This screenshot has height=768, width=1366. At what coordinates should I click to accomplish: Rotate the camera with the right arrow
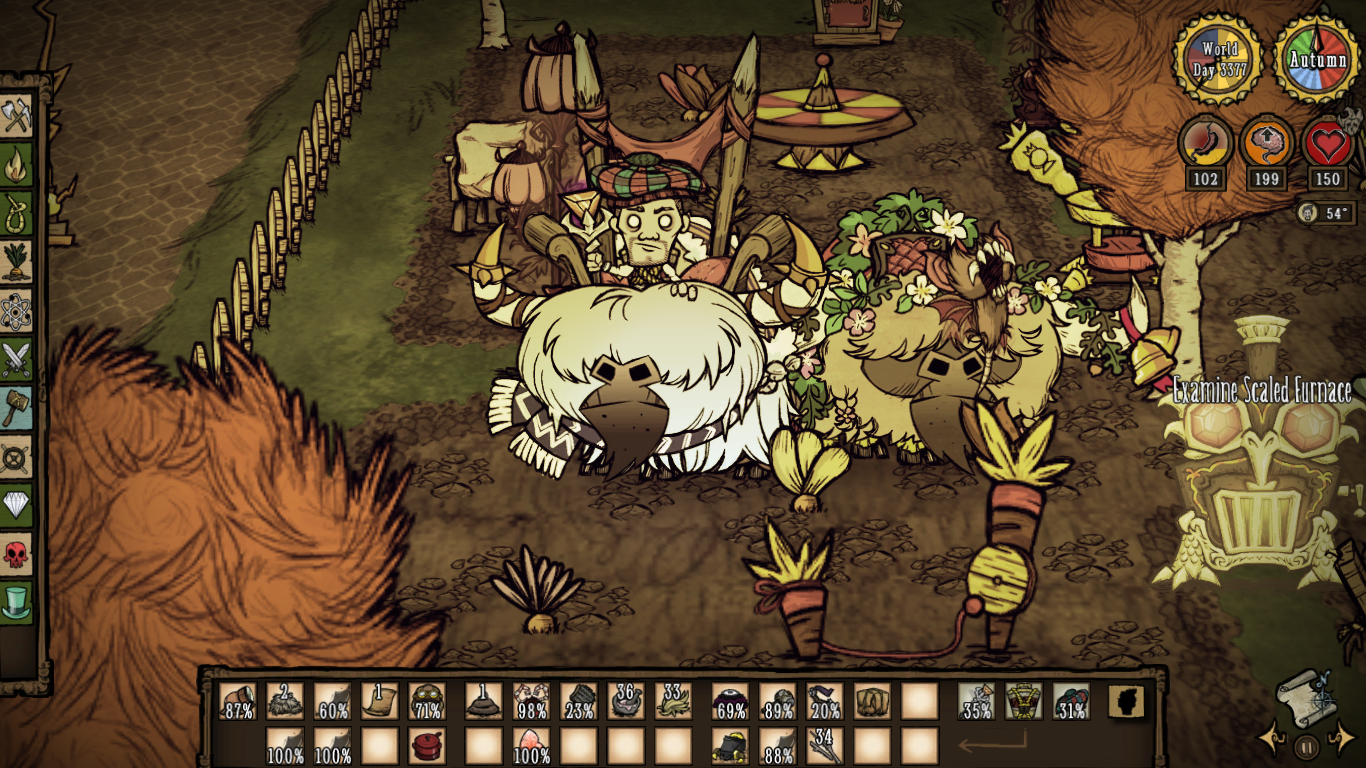[1340, 740]
